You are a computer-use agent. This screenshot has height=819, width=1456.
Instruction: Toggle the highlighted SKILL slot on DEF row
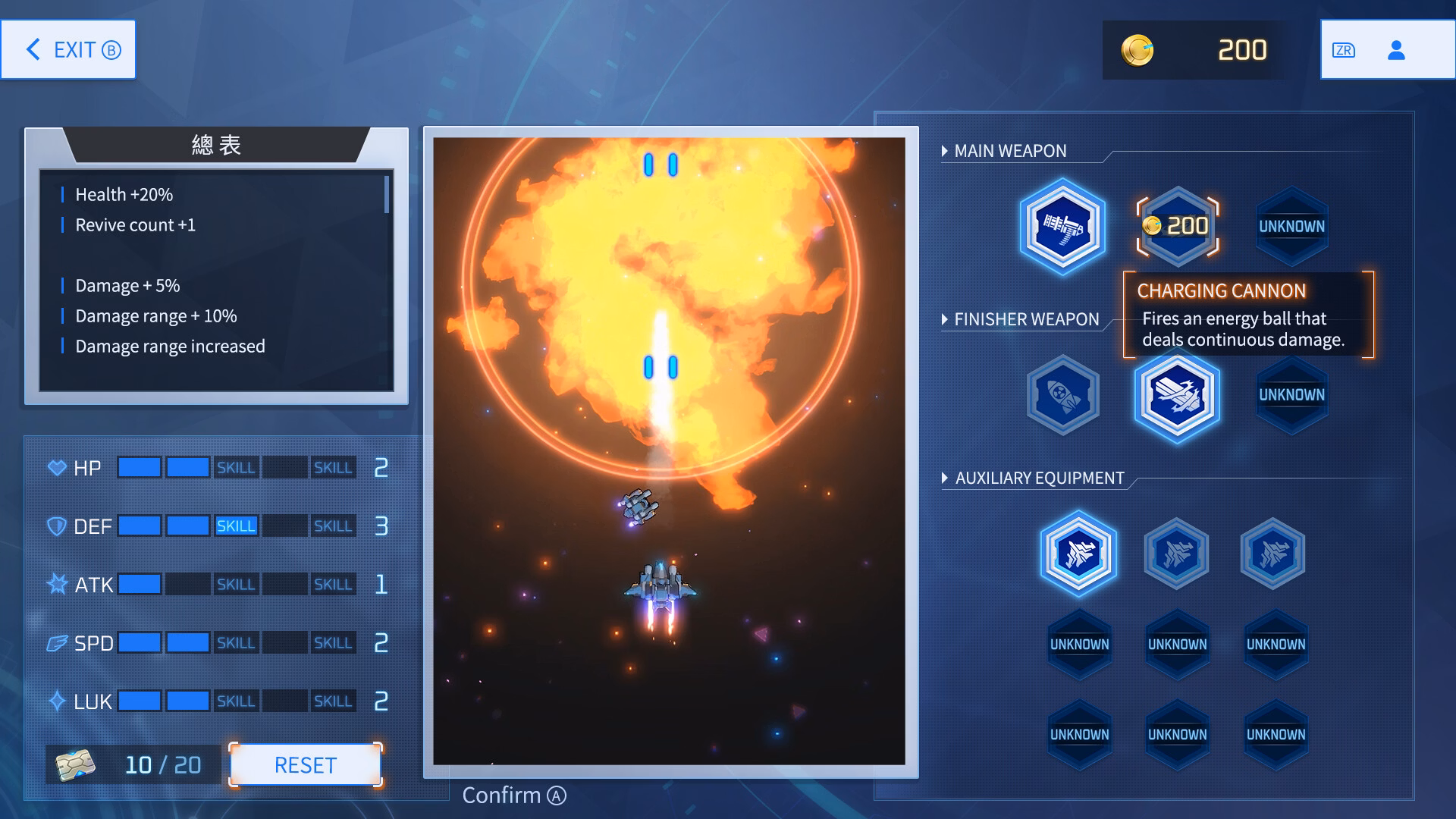pos(236,525)
